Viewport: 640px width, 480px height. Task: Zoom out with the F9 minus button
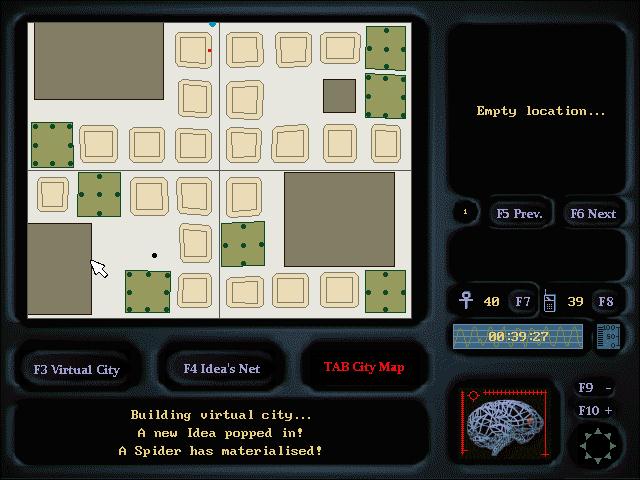tap(595, 388)
